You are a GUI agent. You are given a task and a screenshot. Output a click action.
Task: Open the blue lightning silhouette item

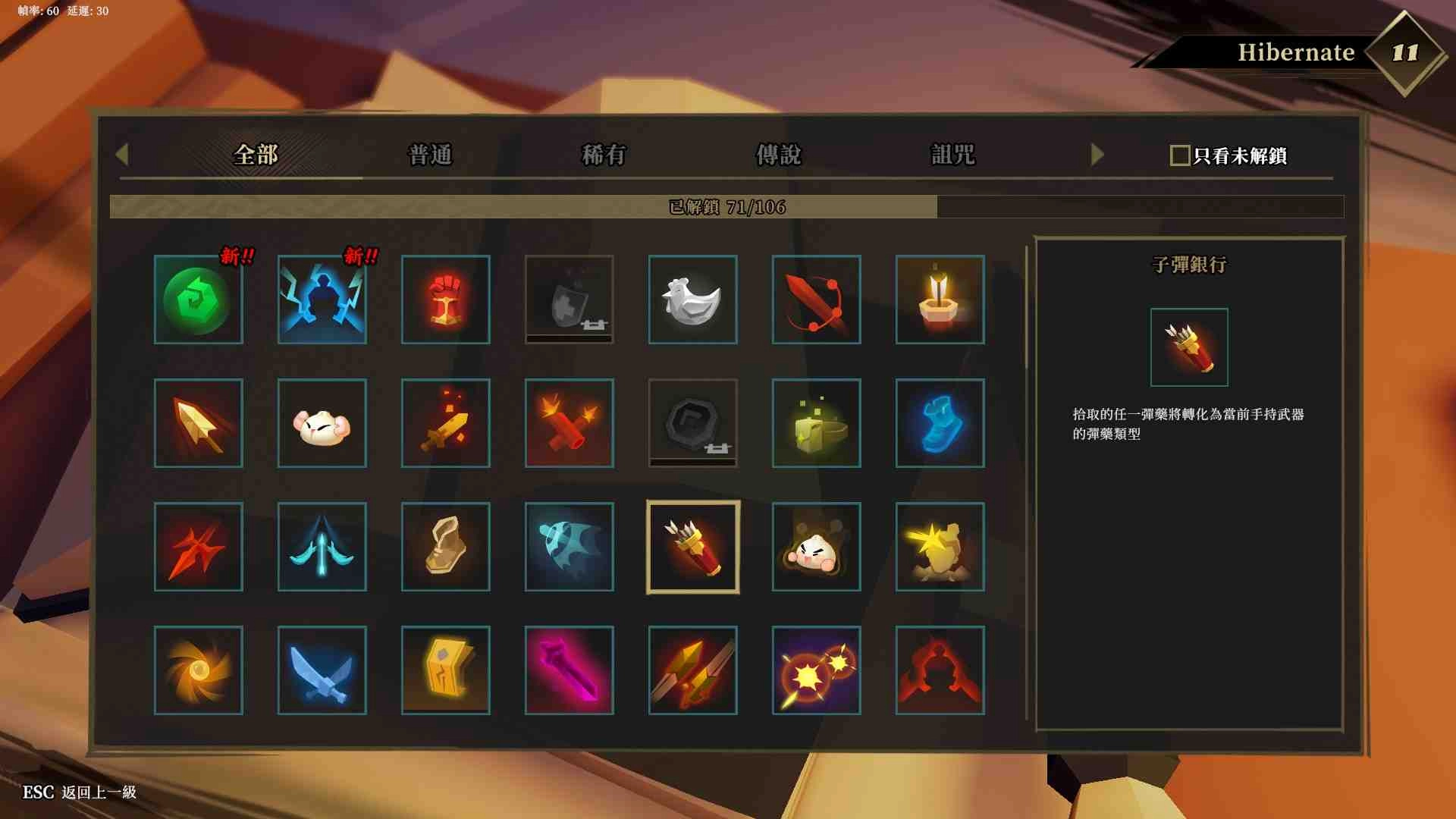click(x=322, y=298)
